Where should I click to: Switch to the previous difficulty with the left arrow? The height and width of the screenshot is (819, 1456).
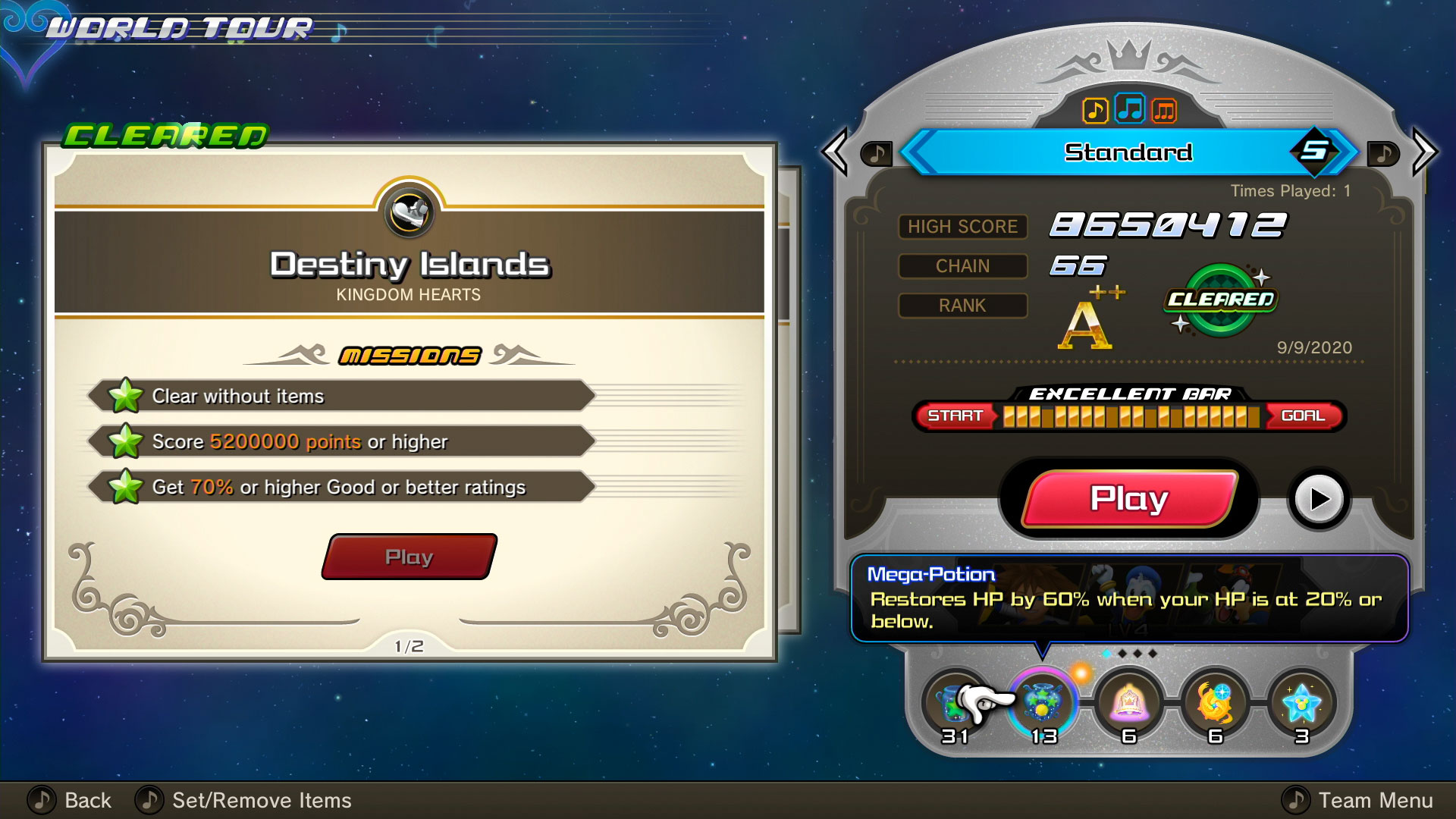836,152
